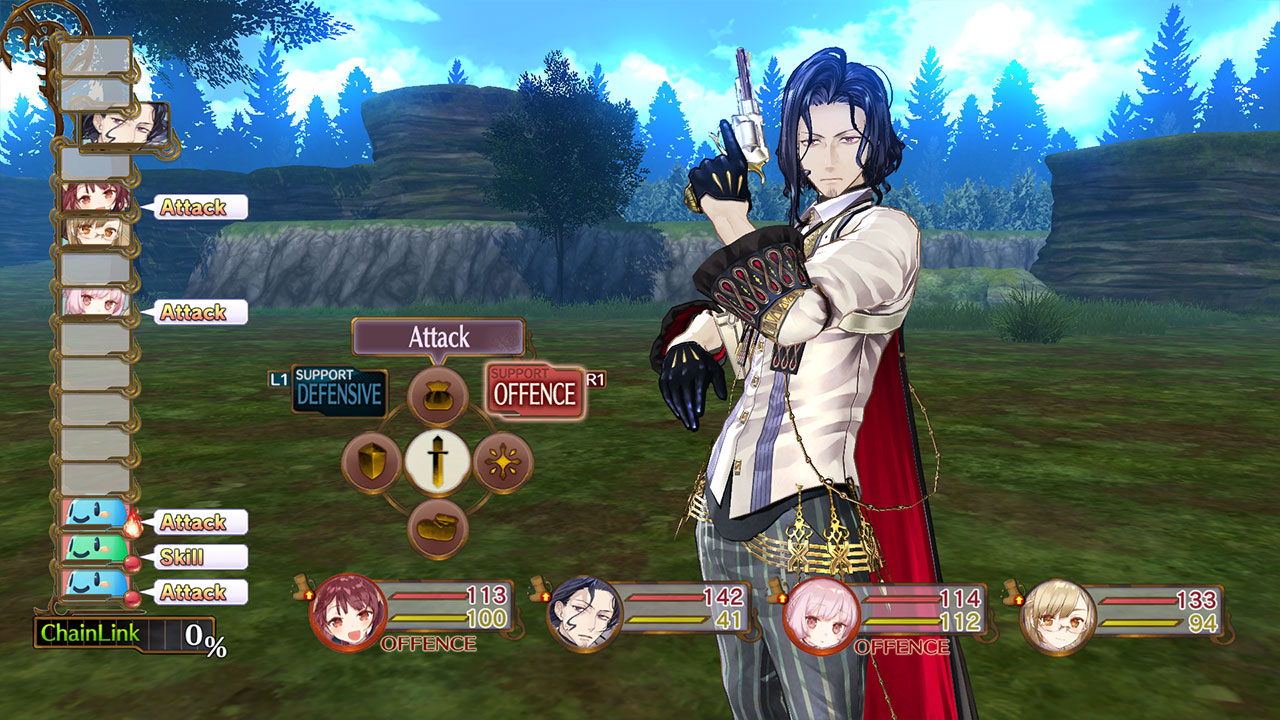
Task: Select the boot Run Away command
Action: pyautogui.click(x=438, y=528)
